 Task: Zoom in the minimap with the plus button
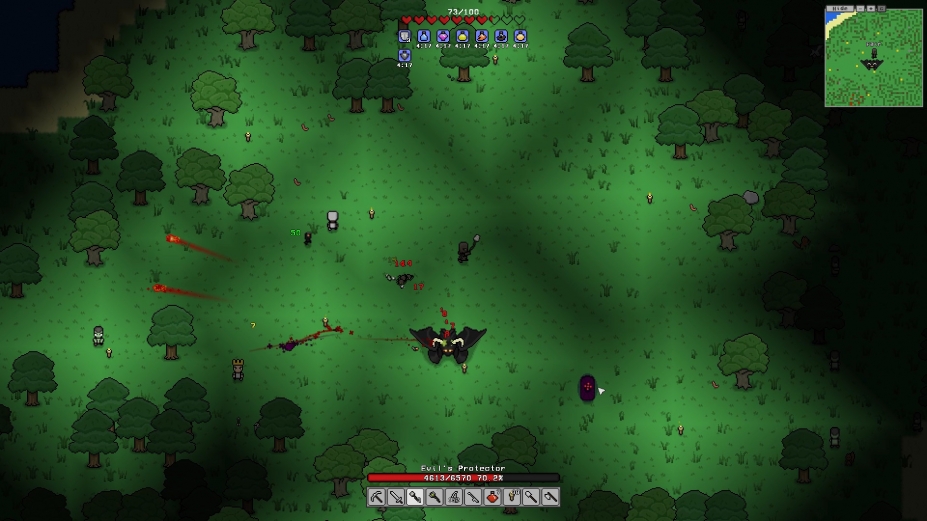tap(871, 8)
